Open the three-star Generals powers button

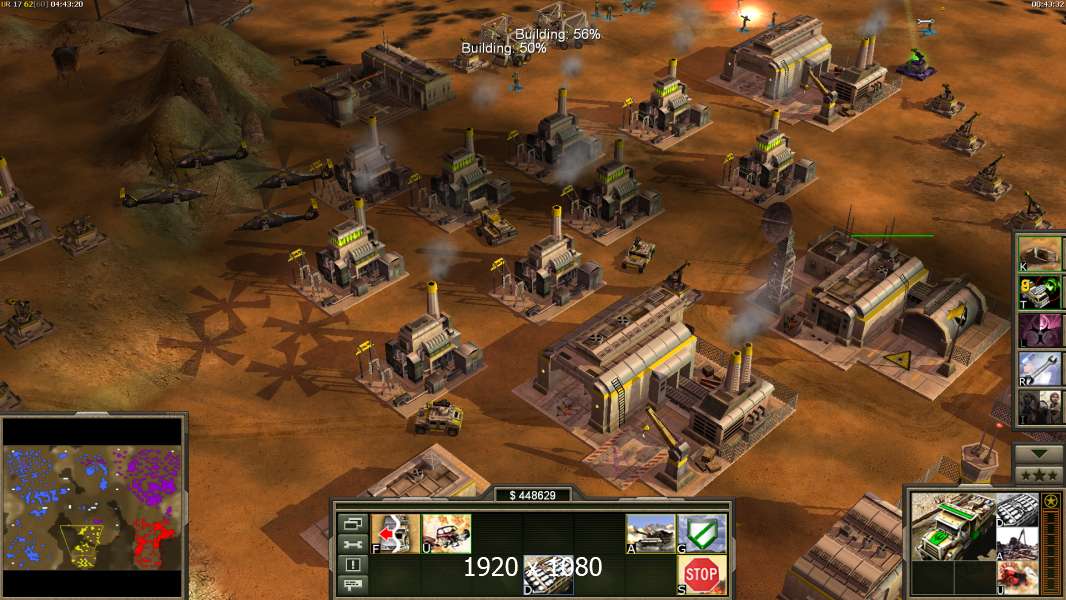[x=1038, y=475]
